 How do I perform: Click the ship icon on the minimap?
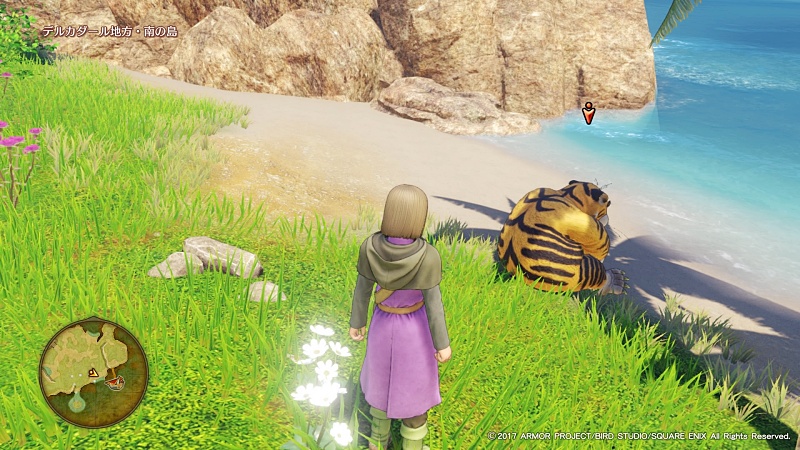pos(115,381)
